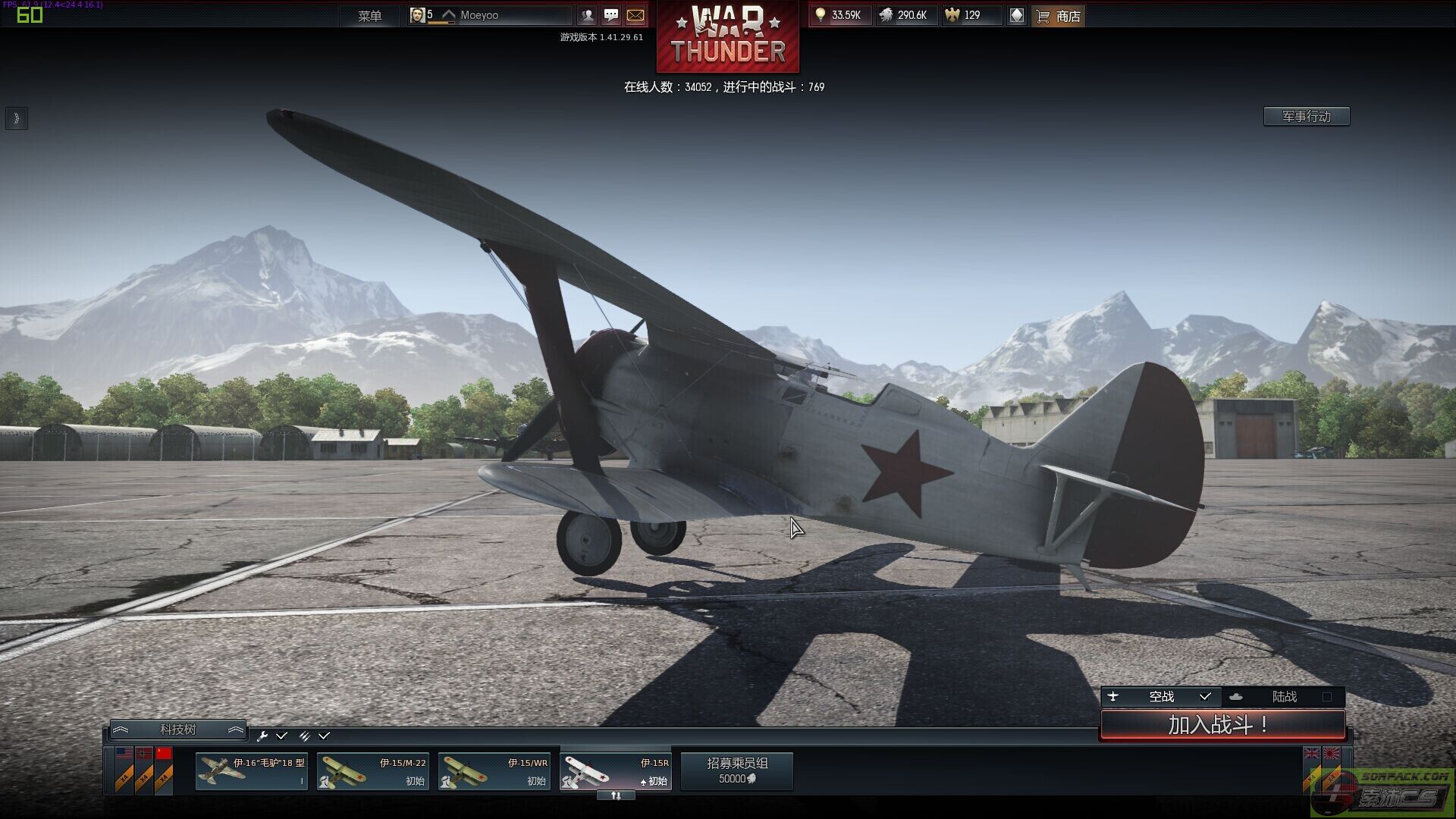
Task: Select the 伊-16 毛驴 18型 aircraft slot
Action: click(251, 771)
